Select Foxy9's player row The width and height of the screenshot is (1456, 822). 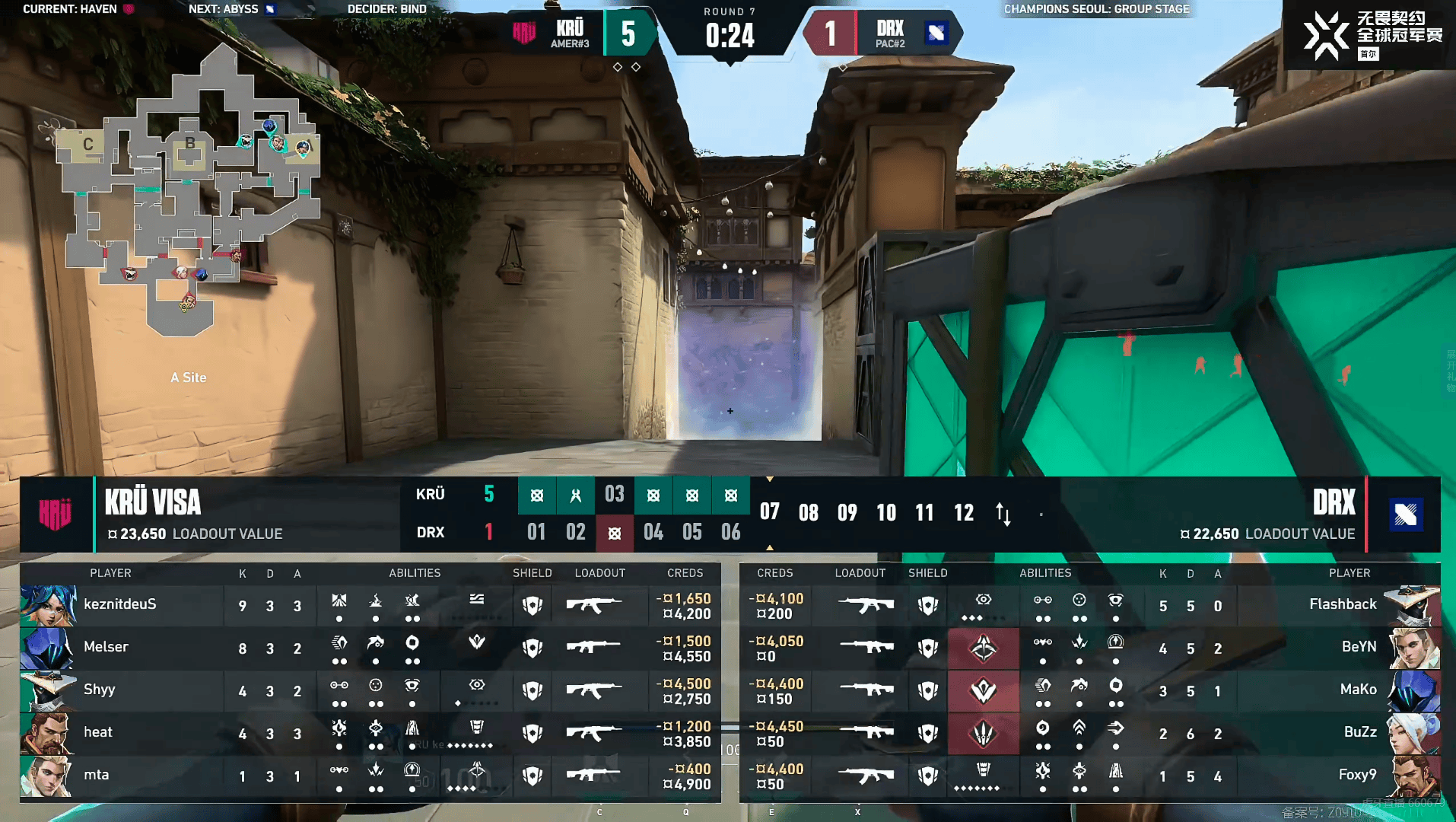[1356, 776]
